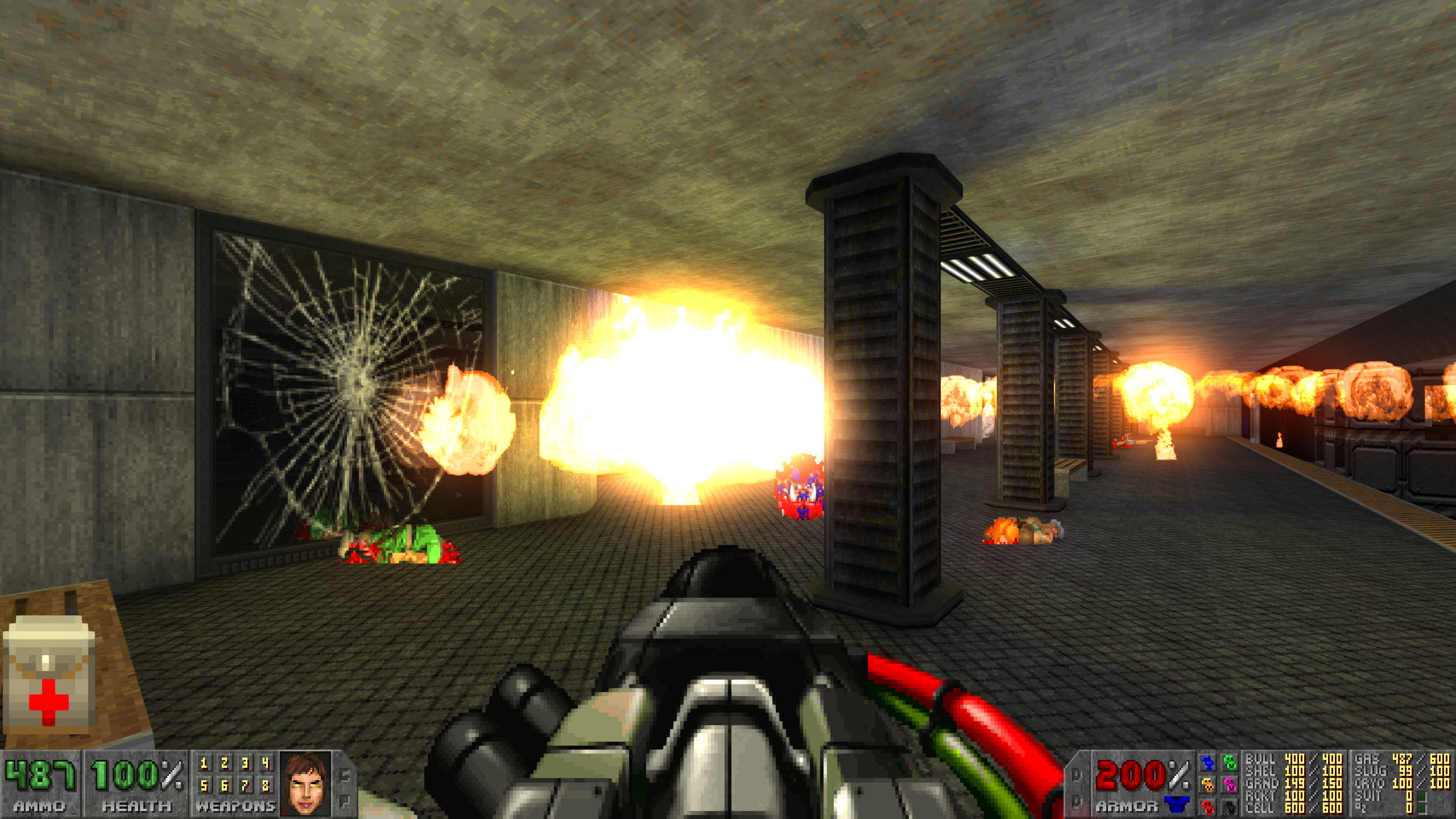Switch to weapon slot 6
This screenshot has height=819, width=1456.
[224, 786]
